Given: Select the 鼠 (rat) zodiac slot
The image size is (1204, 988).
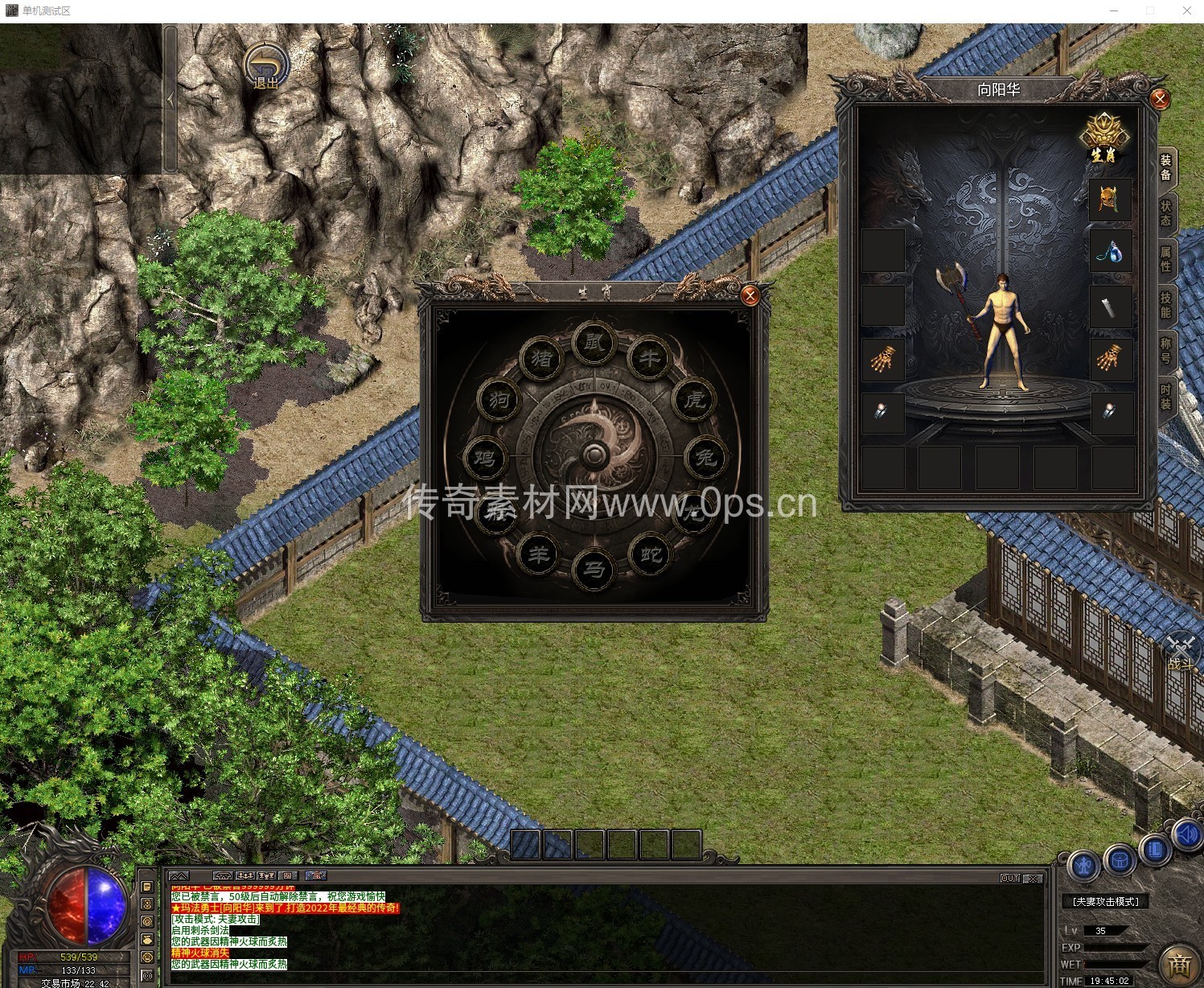Looking at the screenshot, I should click(594, 344).
